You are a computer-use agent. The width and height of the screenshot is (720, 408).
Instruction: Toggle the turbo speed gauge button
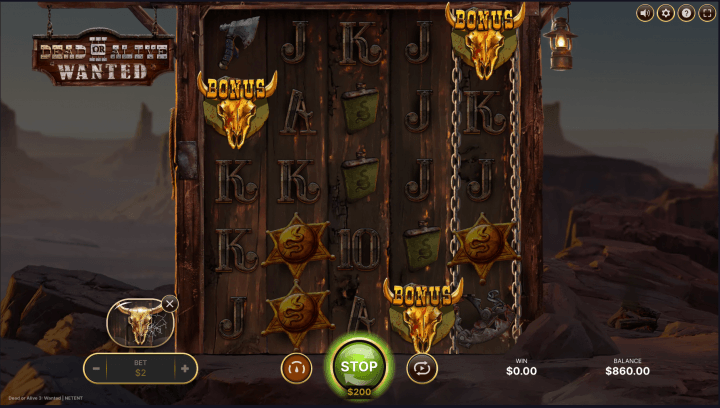(296, 368)
